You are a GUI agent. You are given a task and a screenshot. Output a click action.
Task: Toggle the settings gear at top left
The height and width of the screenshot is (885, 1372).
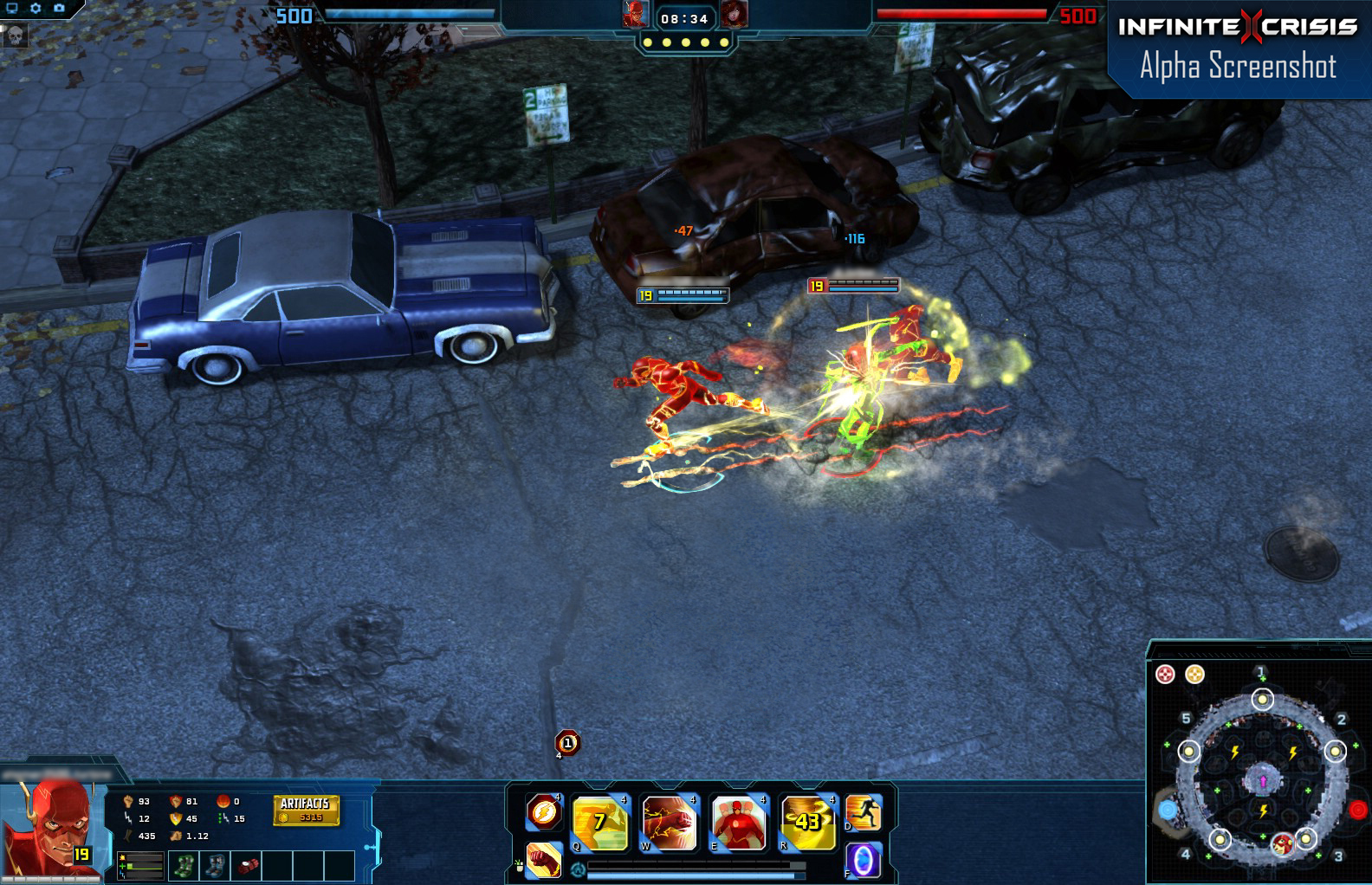(x=36, y=8)
